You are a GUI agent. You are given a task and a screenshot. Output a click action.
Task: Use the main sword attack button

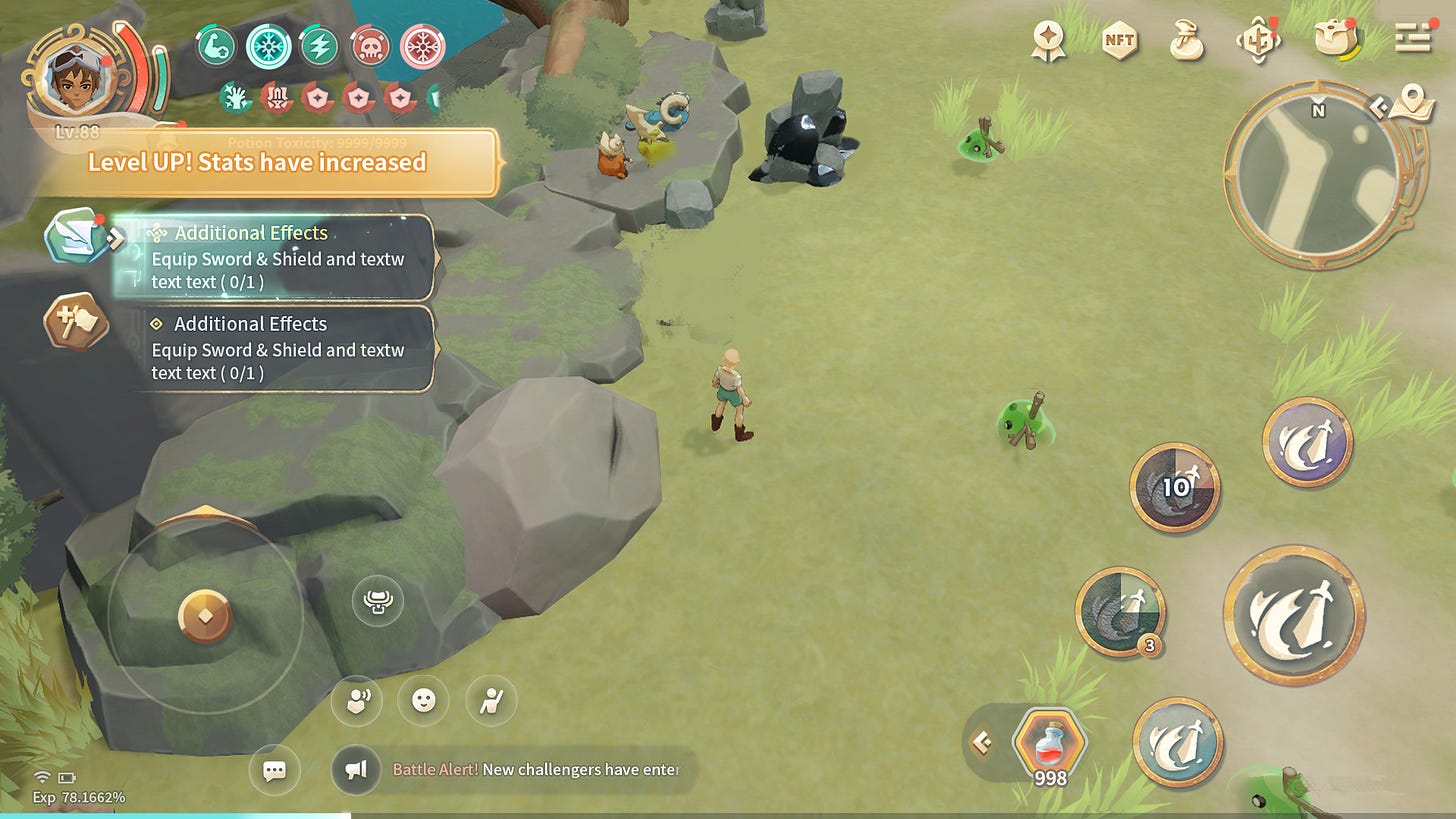pos(1294,614)
